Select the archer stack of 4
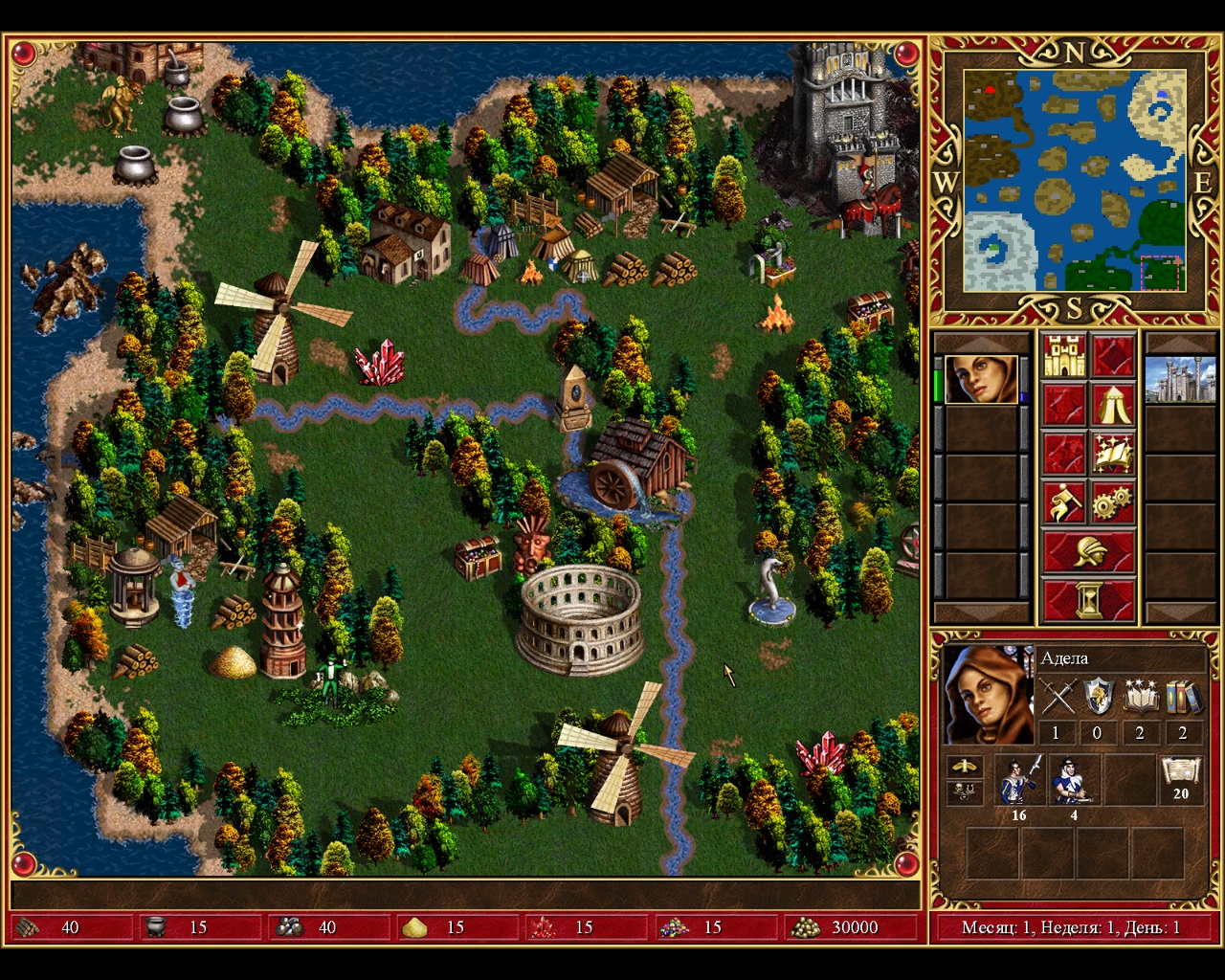 [x=1074, y=780]
